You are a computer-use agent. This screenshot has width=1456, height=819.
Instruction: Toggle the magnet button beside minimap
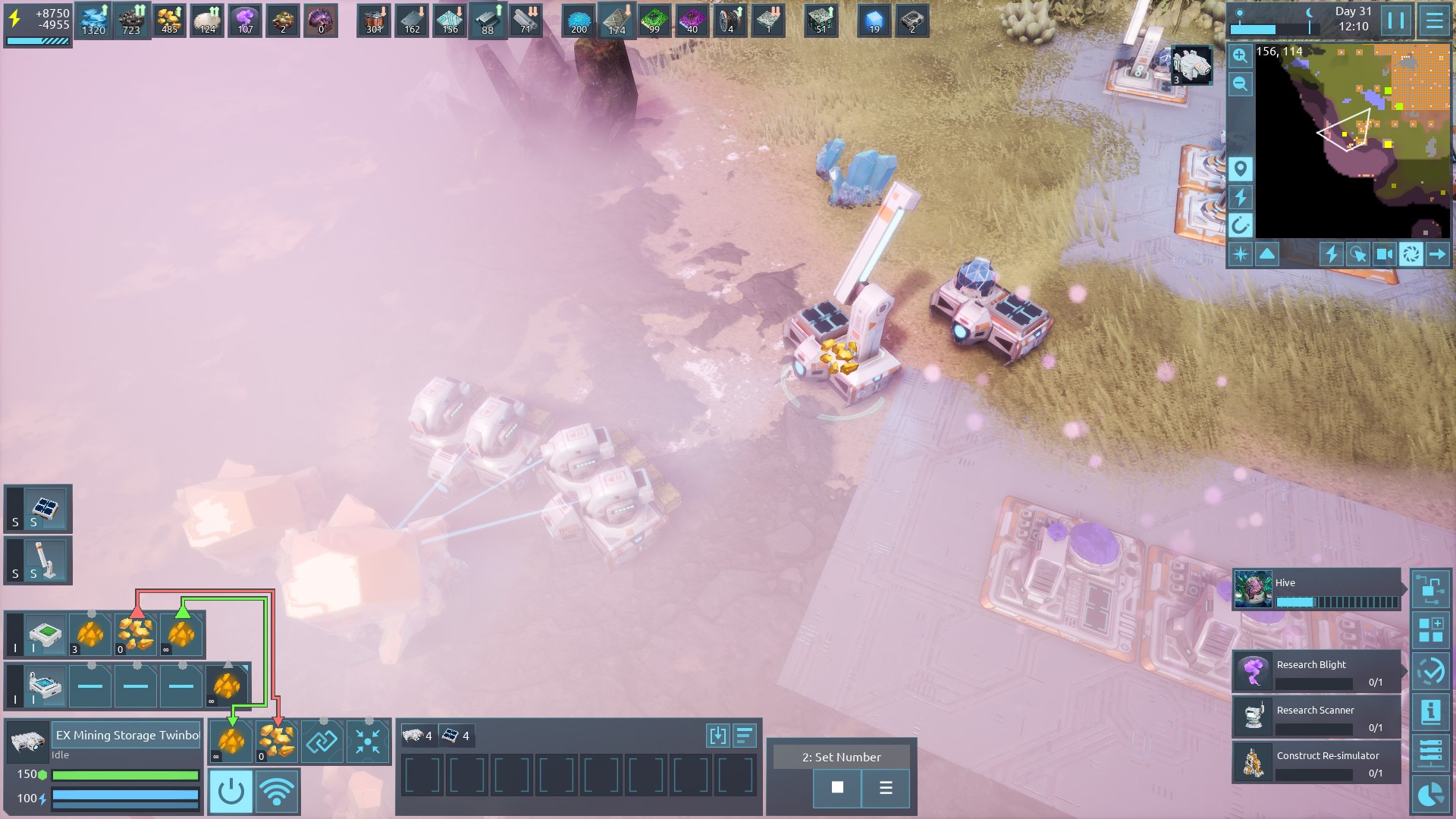[1241, 225]
